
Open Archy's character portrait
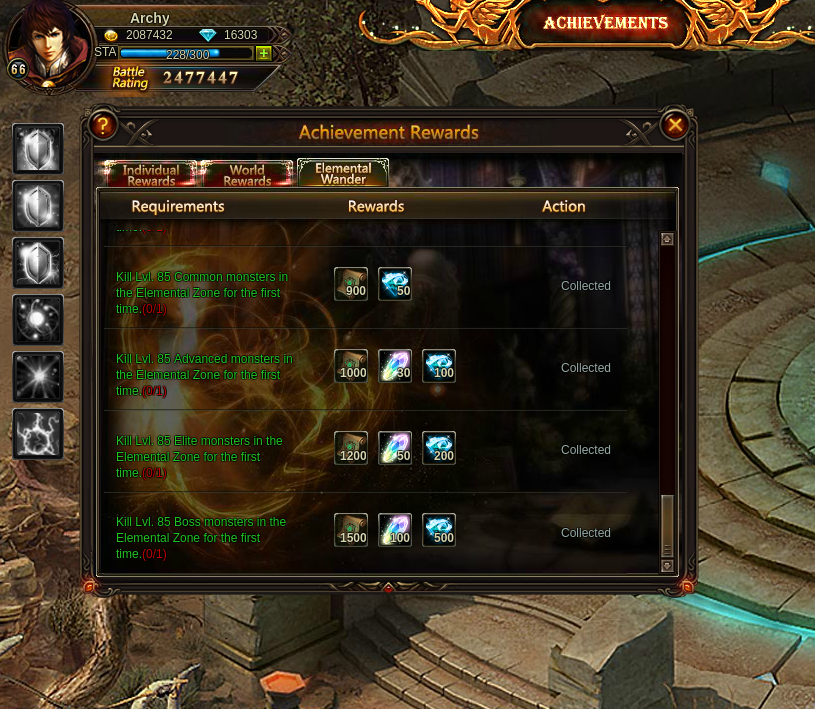pyautogui.click(x=49, y=43)
